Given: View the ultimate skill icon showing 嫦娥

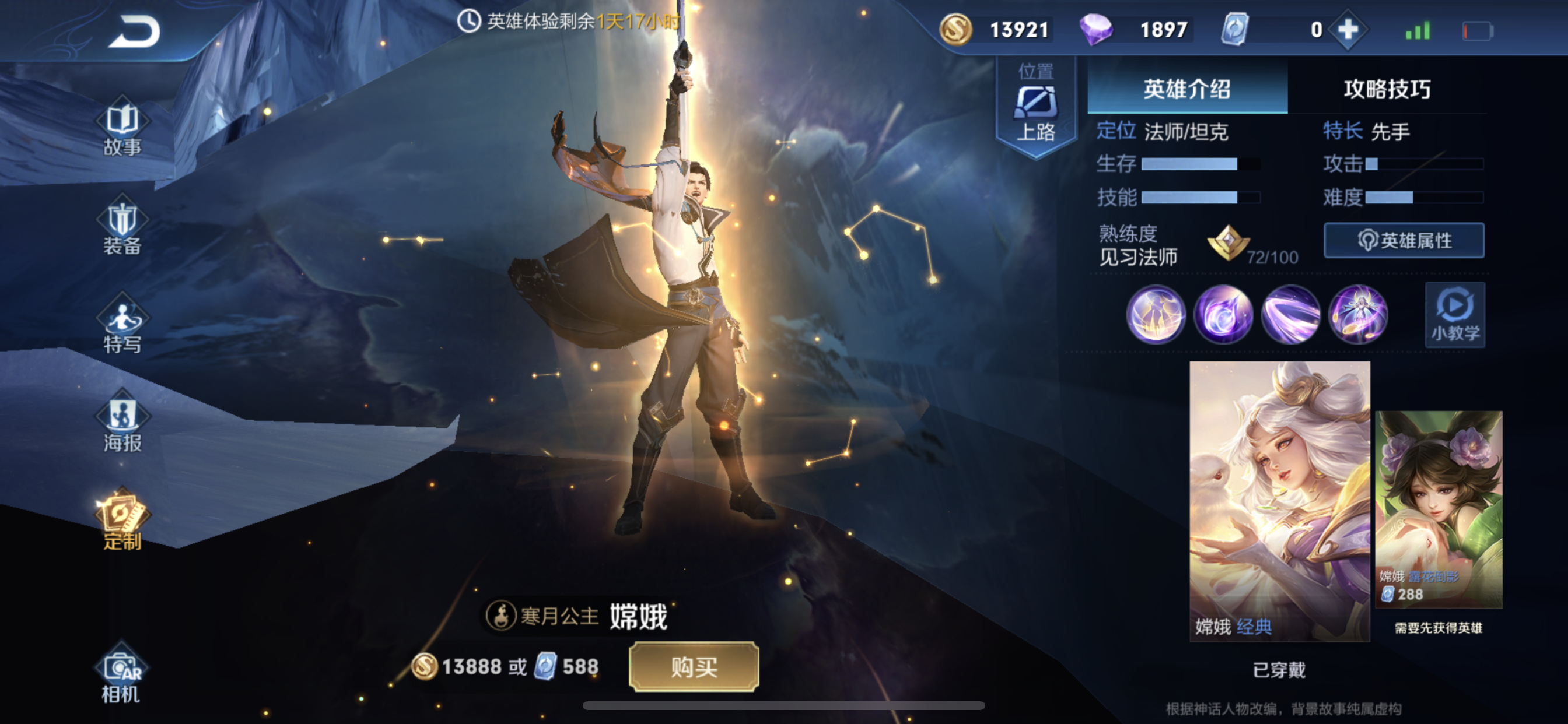Looking at the screenshot, I should 1358,315.
